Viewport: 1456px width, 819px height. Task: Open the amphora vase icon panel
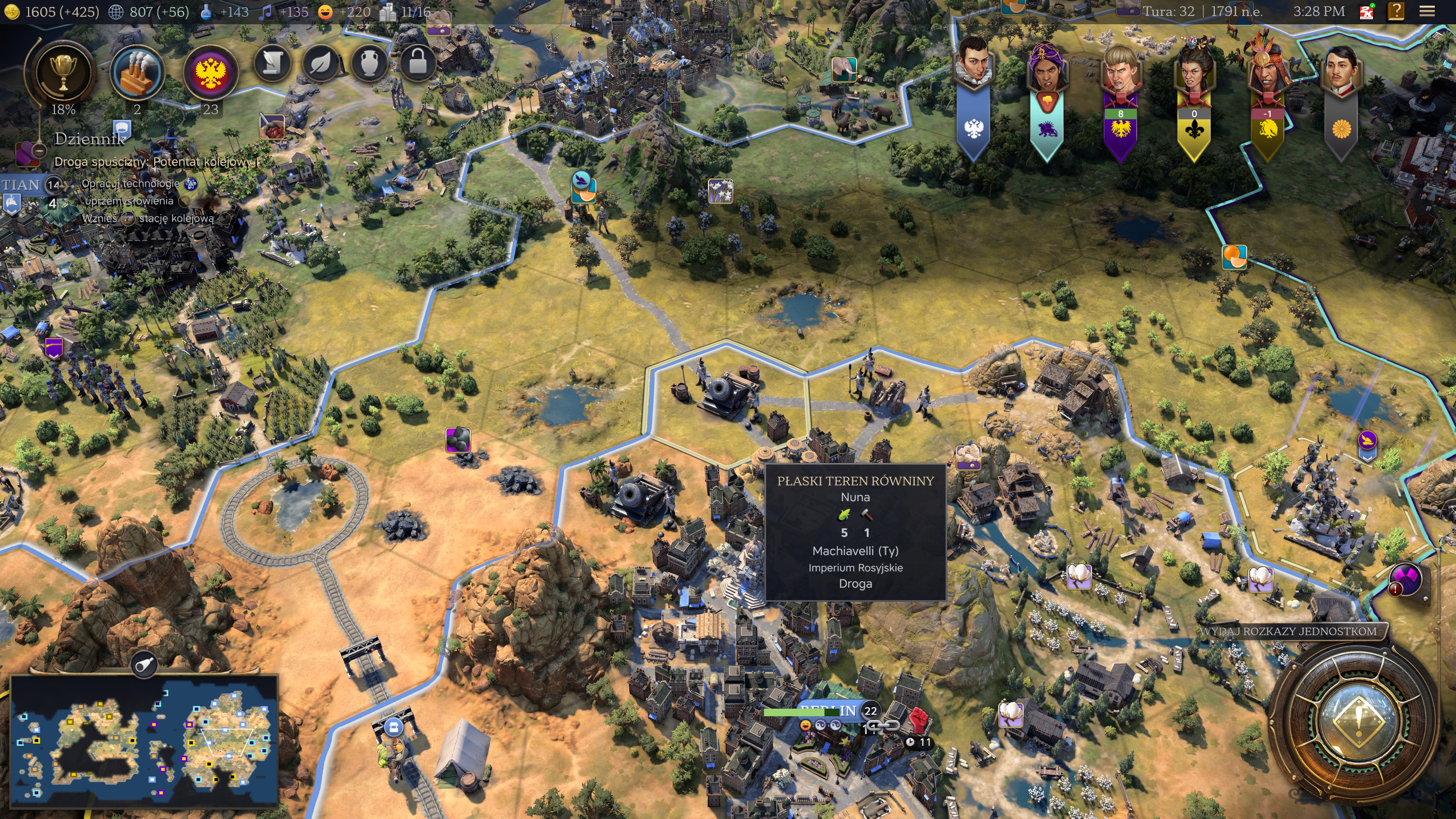pyautogui.click(x=369, y=63)
